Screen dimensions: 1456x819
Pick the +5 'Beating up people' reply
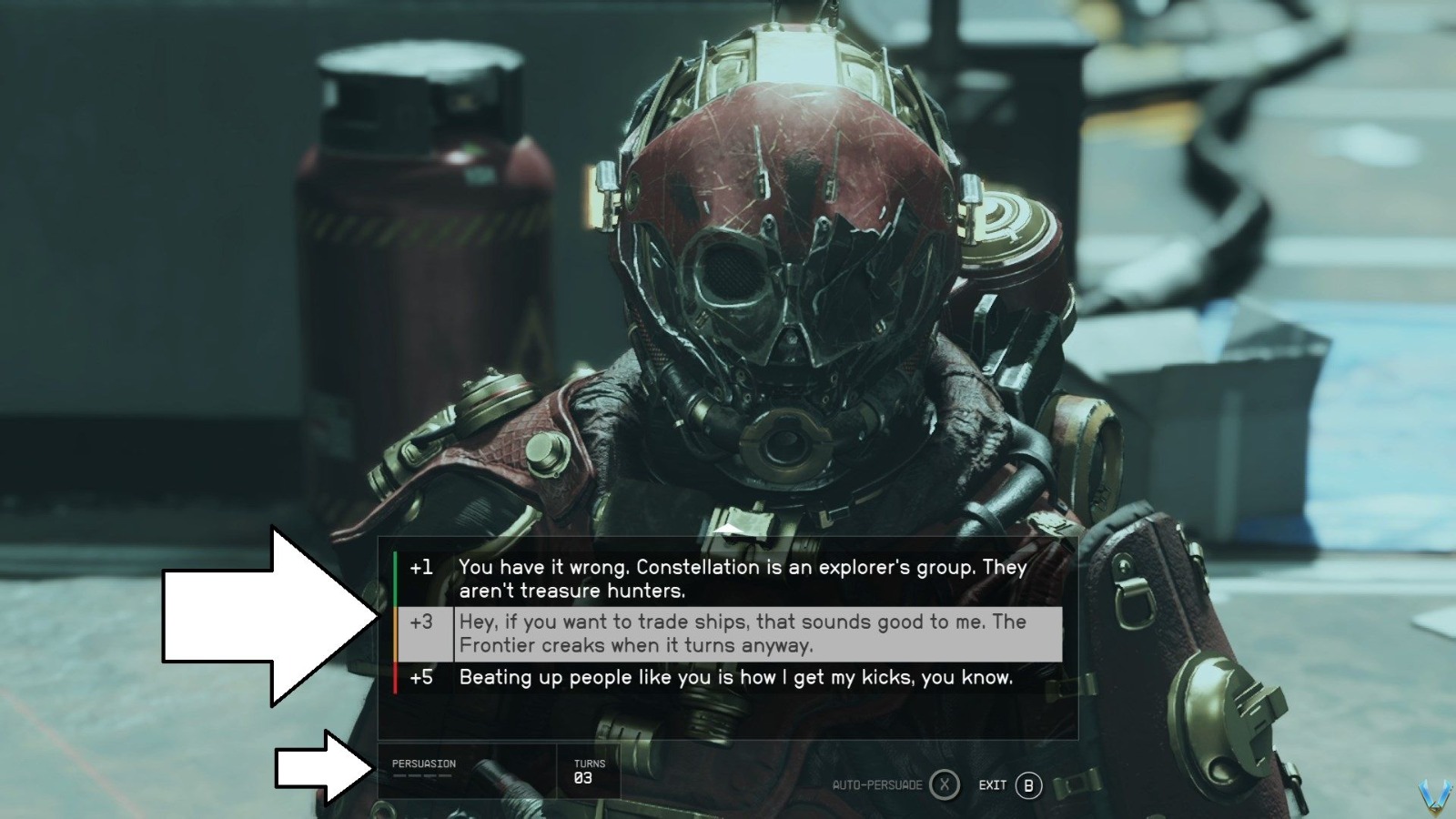pos(735,677)
